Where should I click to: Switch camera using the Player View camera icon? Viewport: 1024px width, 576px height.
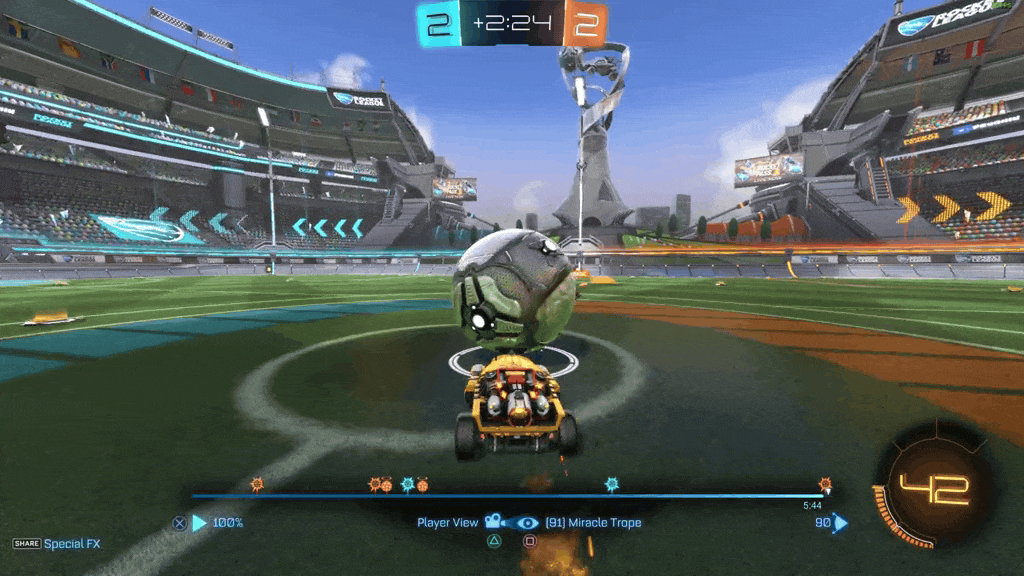tap(493, 522)
